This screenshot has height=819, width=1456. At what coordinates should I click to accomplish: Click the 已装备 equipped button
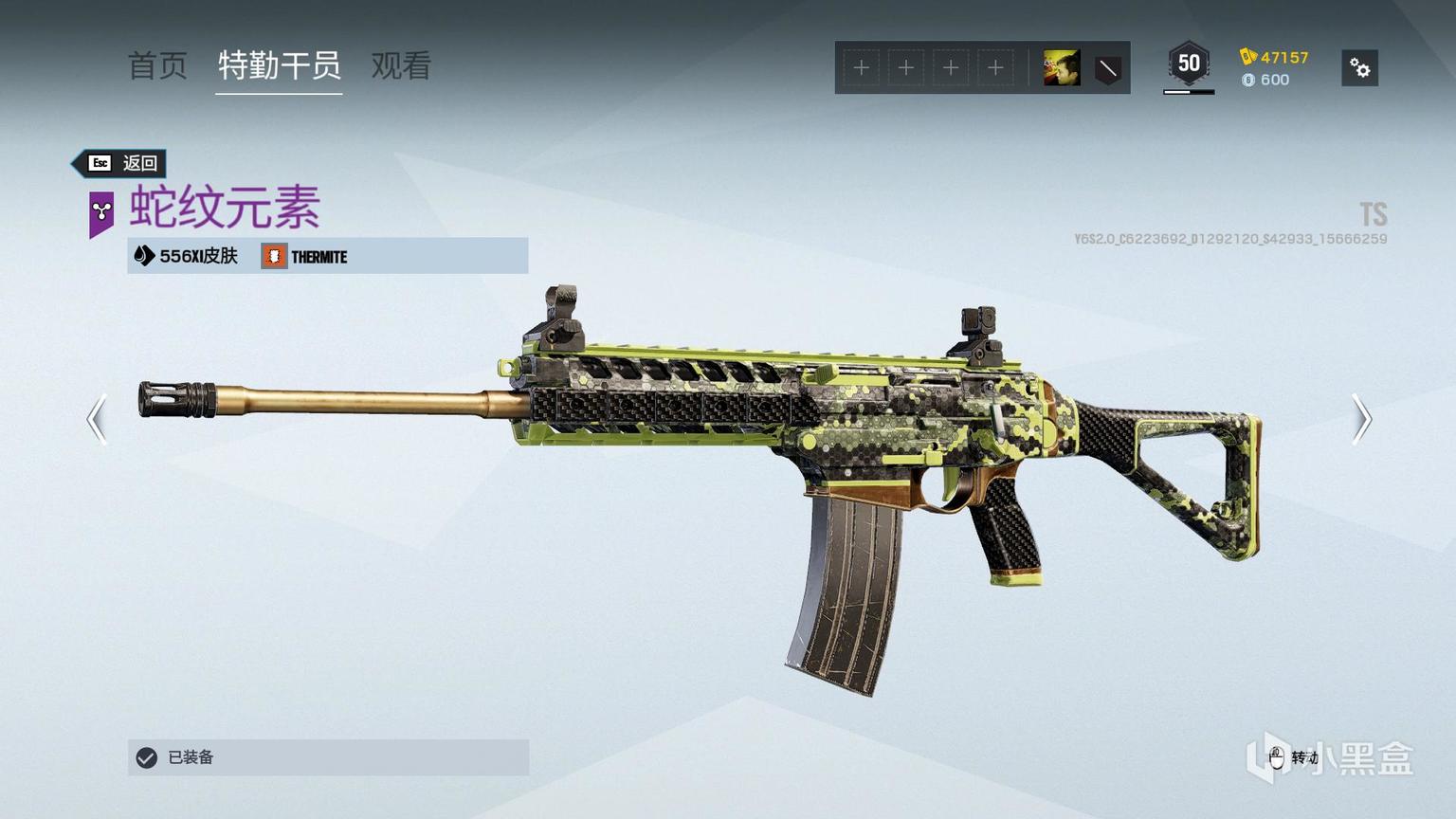coord(328,757)
